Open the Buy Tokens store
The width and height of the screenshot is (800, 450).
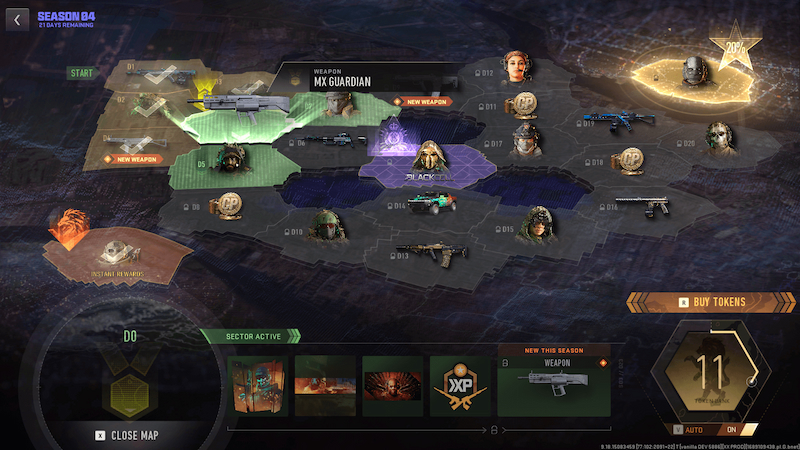pyautogui.click(x=713, y=301)
